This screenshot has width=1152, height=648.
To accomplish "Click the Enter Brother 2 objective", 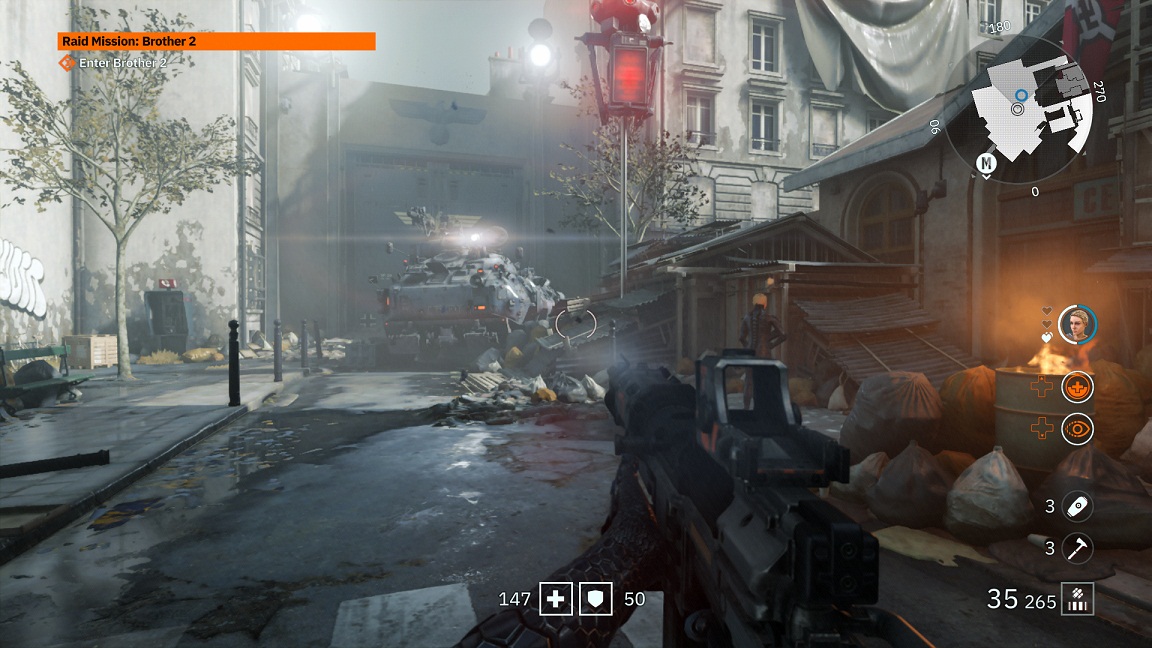I will pyautogui.click(x=122, y=63).
